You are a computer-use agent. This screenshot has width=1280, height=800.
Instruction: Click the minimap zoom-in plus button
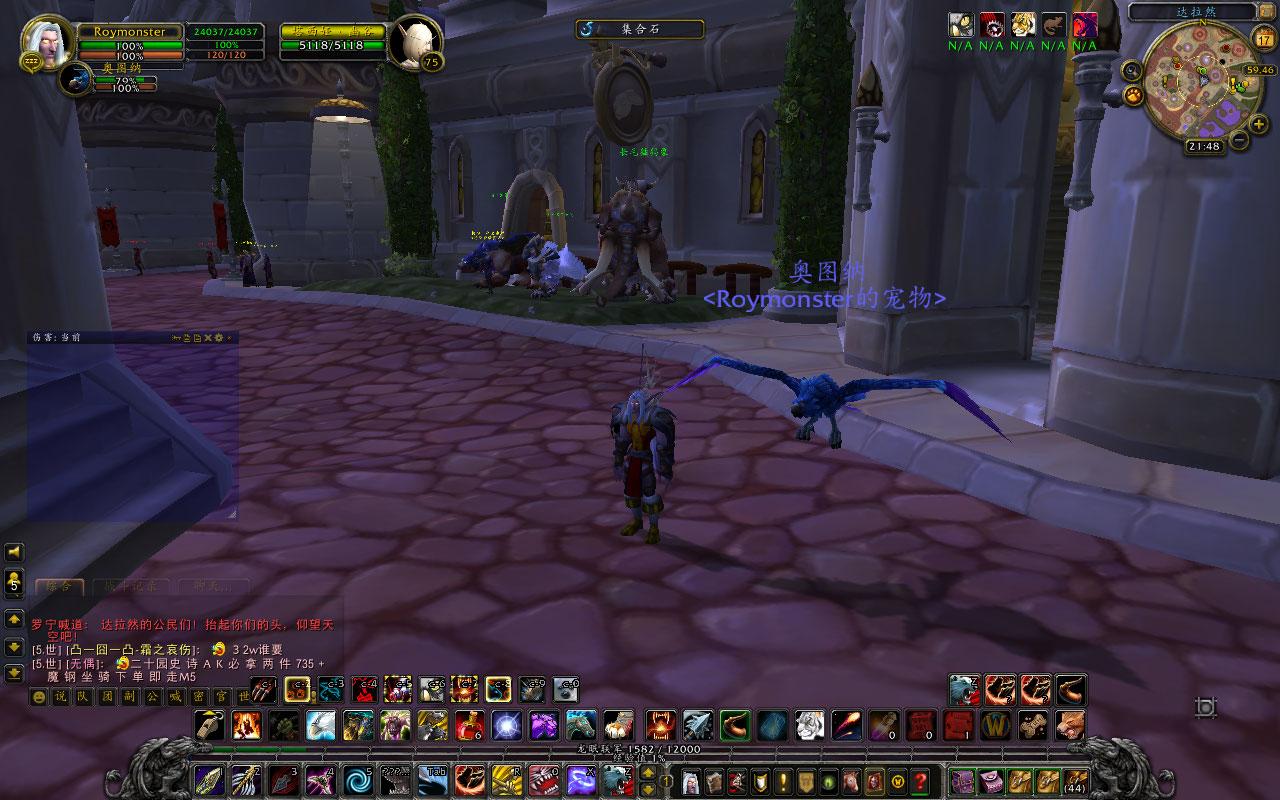pos(1259,123)
